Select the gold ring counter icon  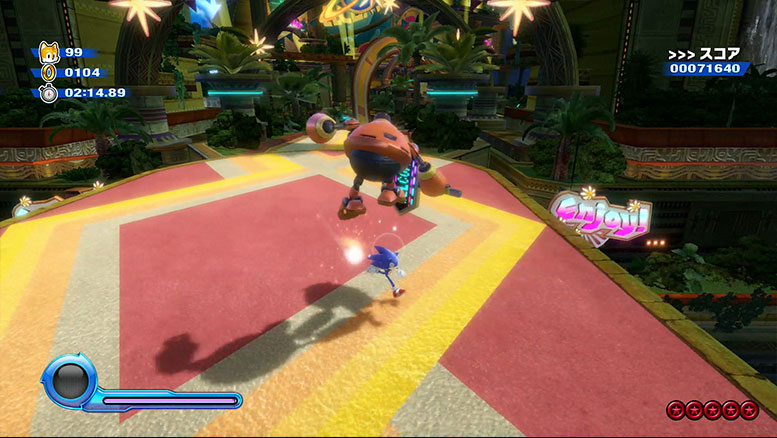48,72
